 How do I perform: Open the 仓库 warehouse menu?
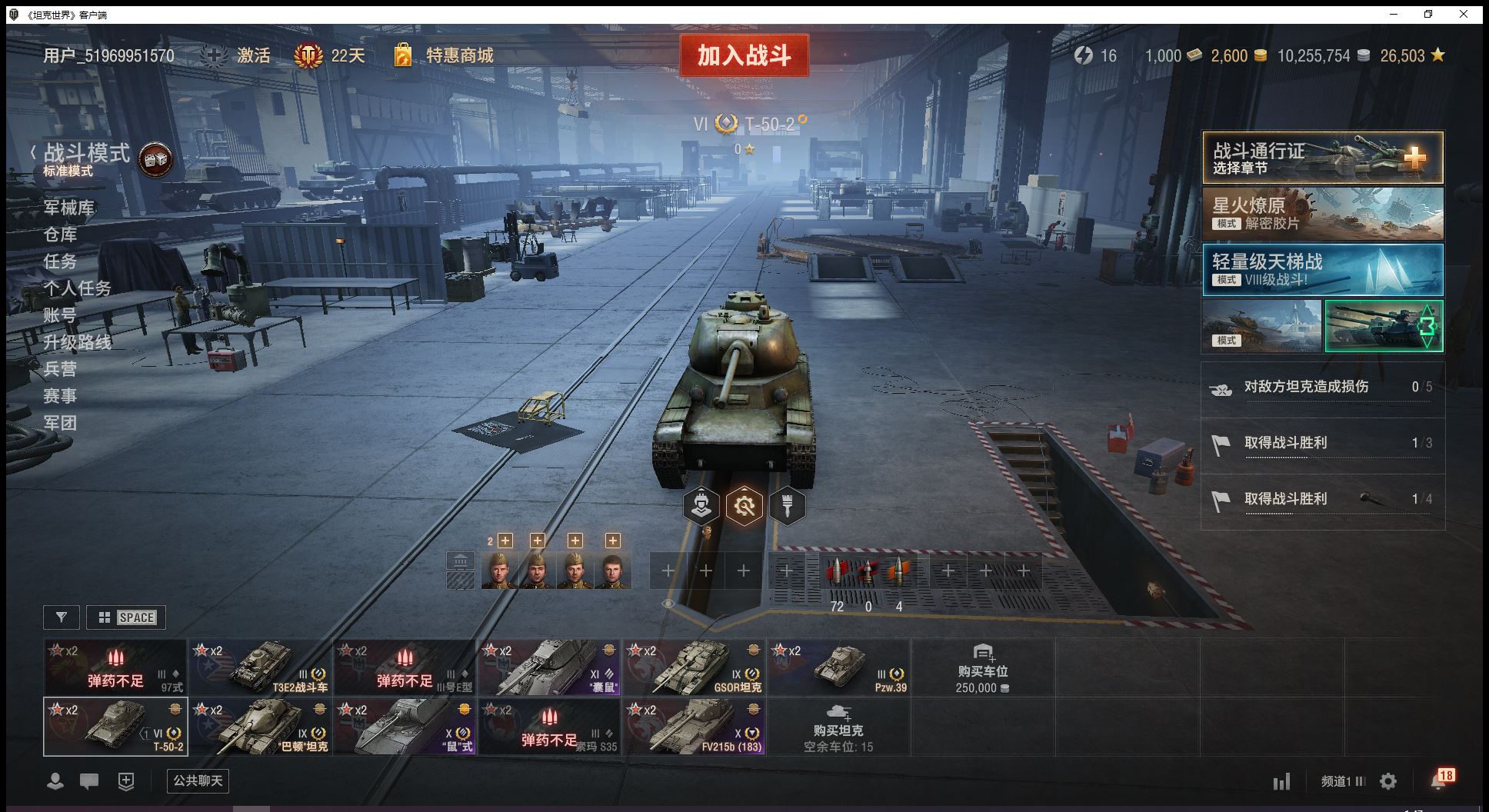pyautogui.click(x=60, y=235)
